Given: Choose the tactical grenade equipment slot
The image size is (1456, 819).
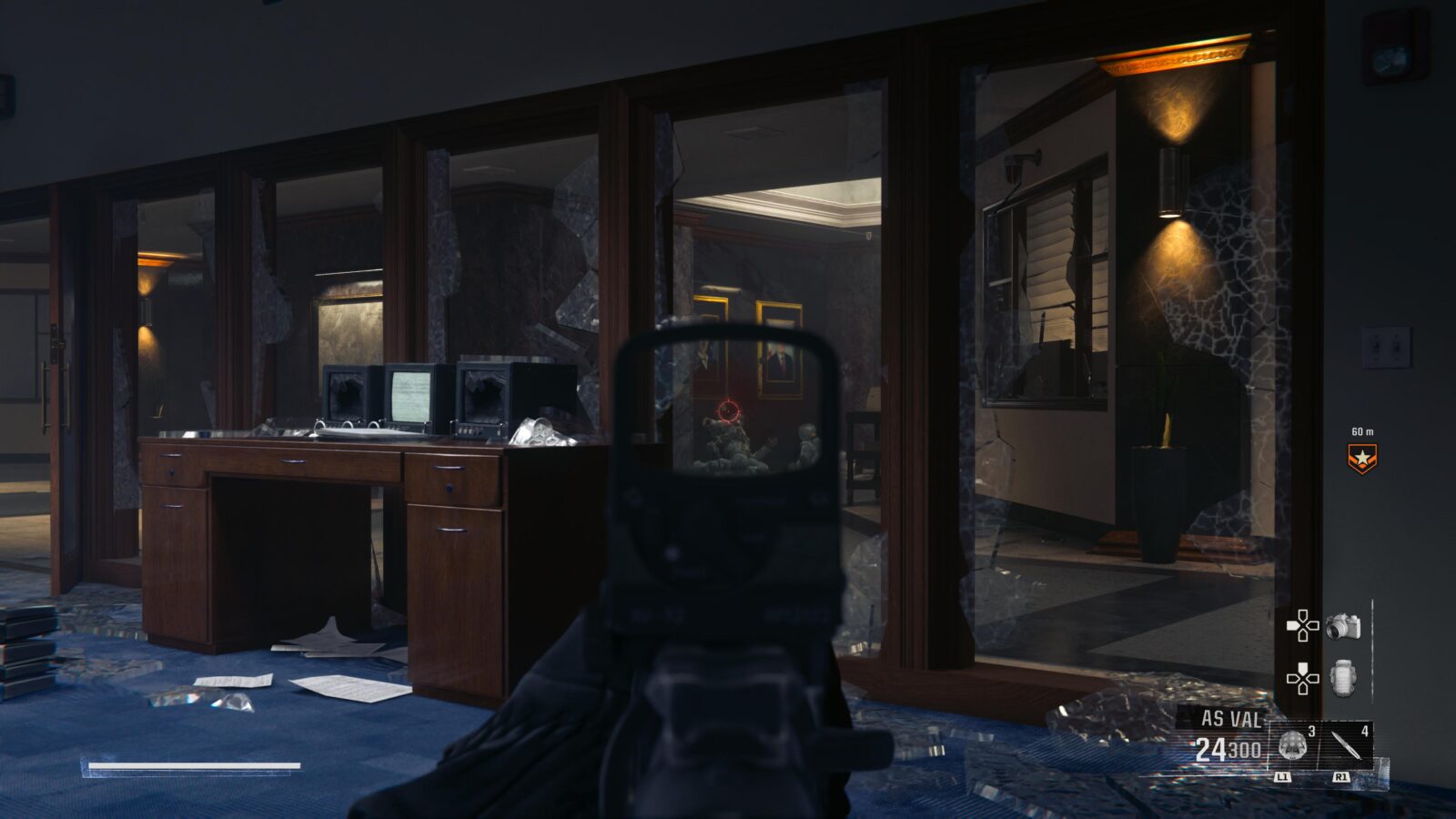Looking at the screenshot, I should (x=1293, y=746).
